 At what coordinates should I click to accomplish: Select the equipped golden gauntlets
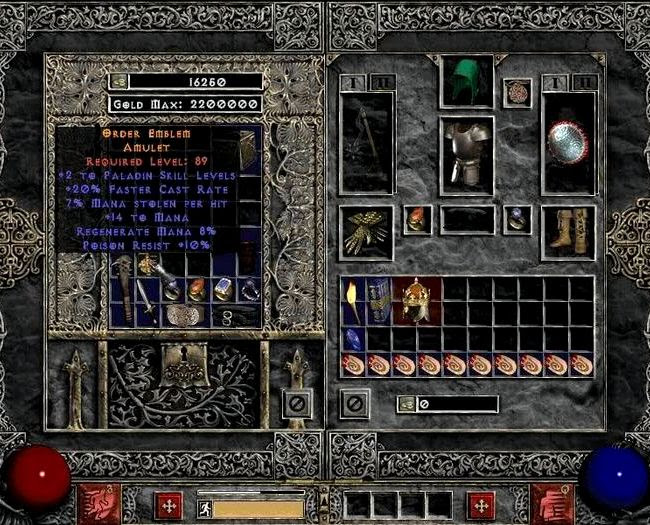tap(366, 232)
